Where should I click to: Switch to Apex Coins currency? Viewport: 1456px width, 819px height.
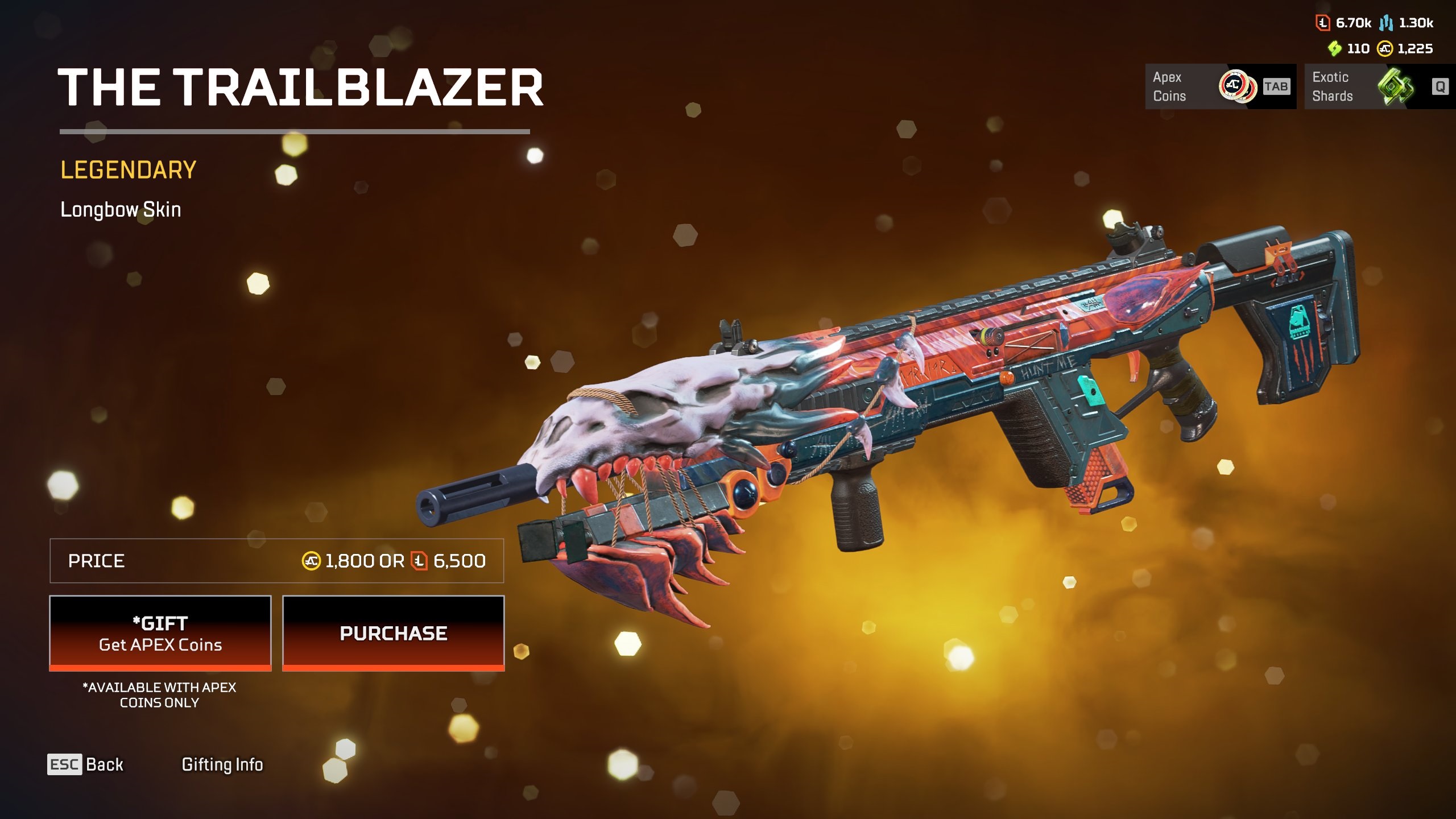coord(1220,86)
